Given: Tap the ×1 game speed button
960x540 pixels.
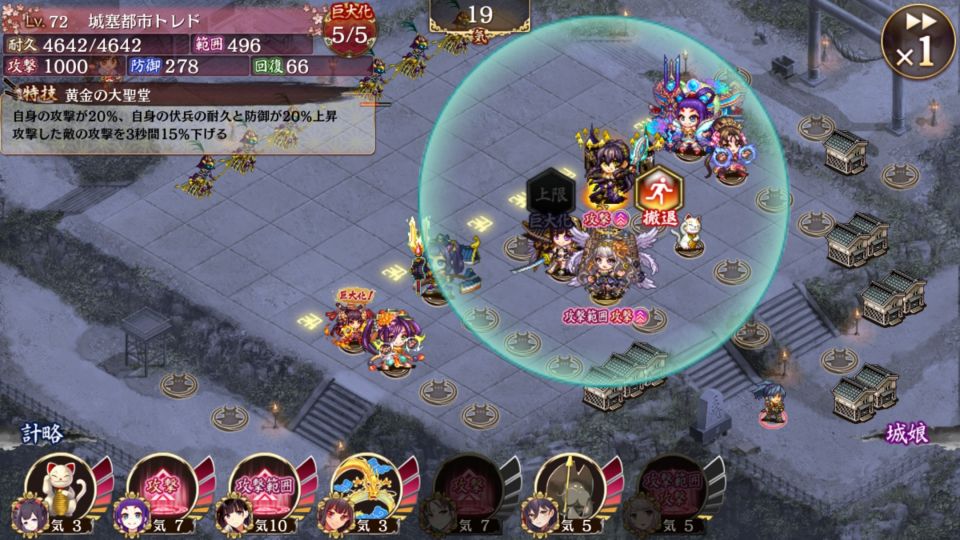Looking at the screenshot, I should (914, 40).
